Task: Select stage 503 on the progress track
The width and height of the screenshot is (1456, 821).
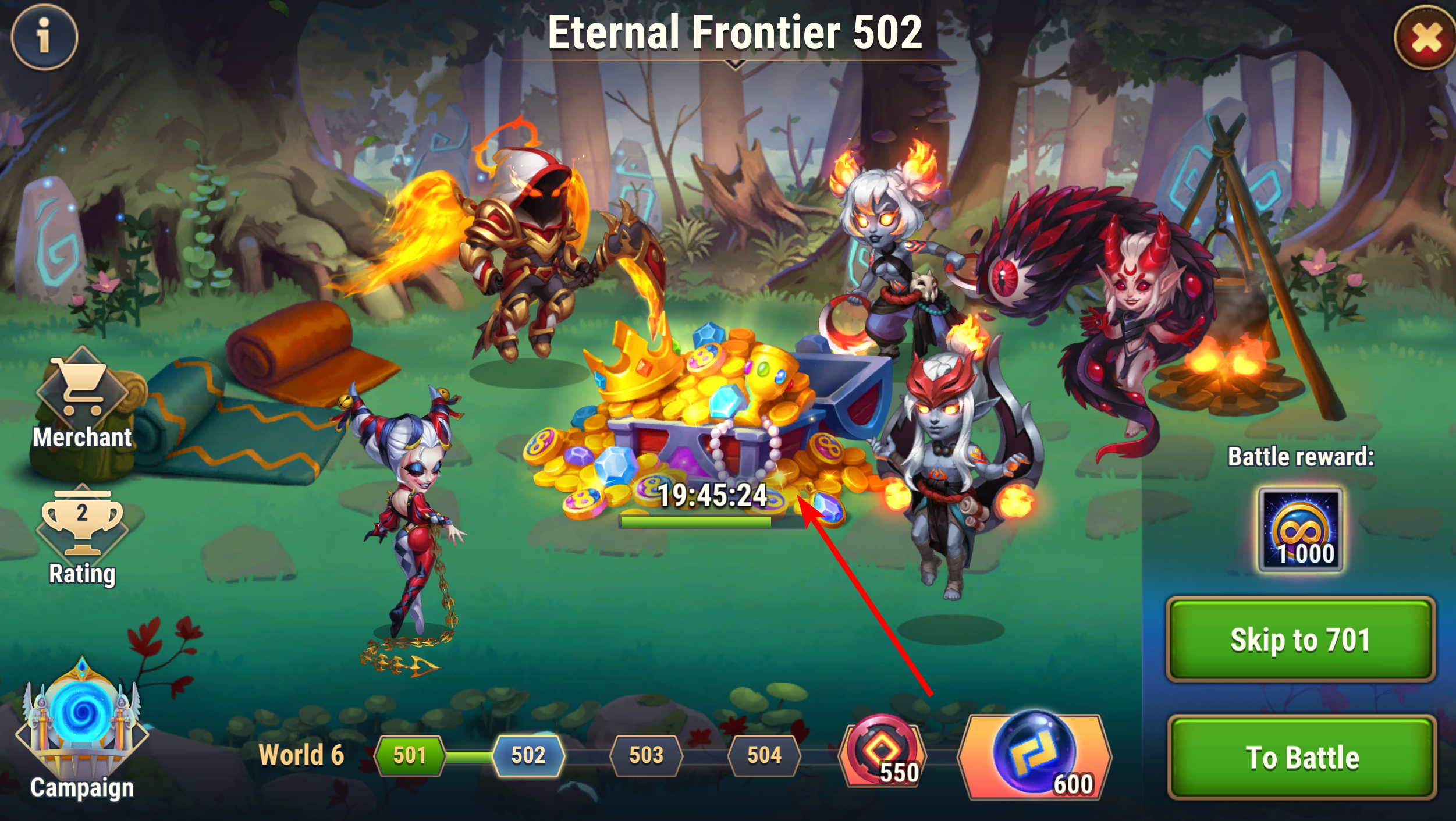Action: click(x=646, y=755)
